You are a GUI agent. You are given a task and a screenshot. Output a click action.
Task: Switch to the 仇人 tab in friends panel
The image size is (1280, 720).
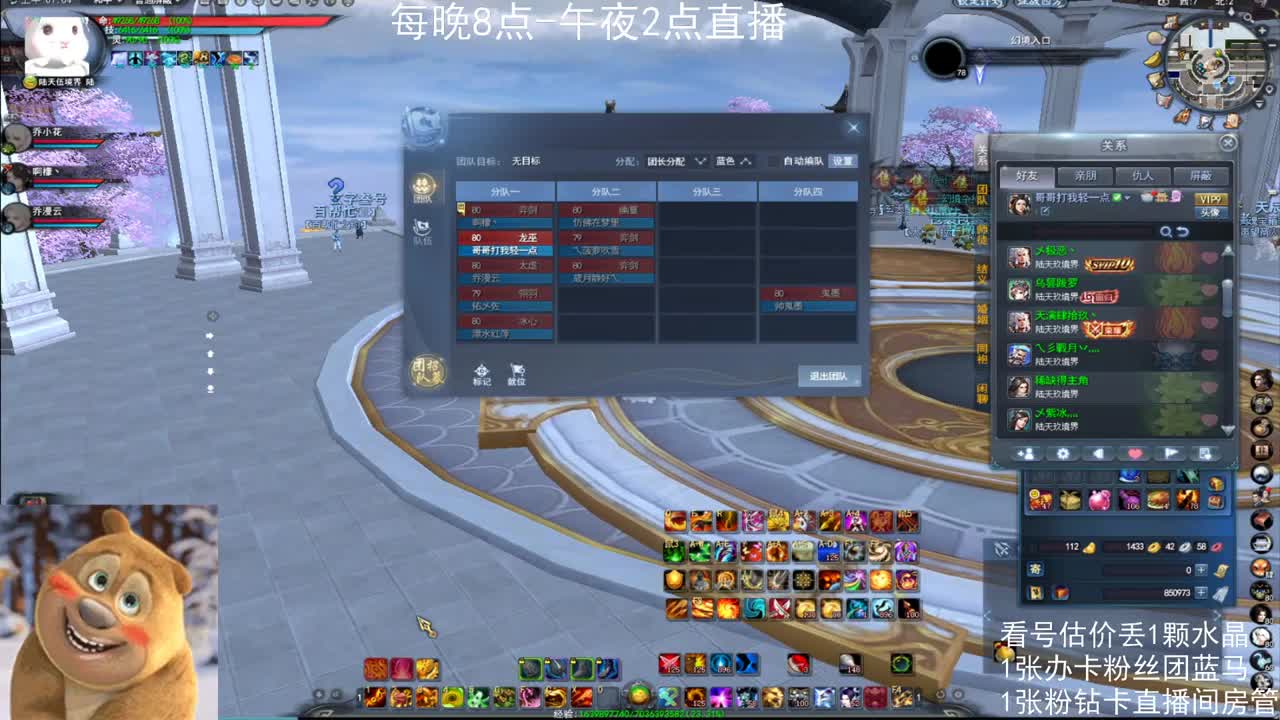pyautogui.click(x=1143, y=175)
